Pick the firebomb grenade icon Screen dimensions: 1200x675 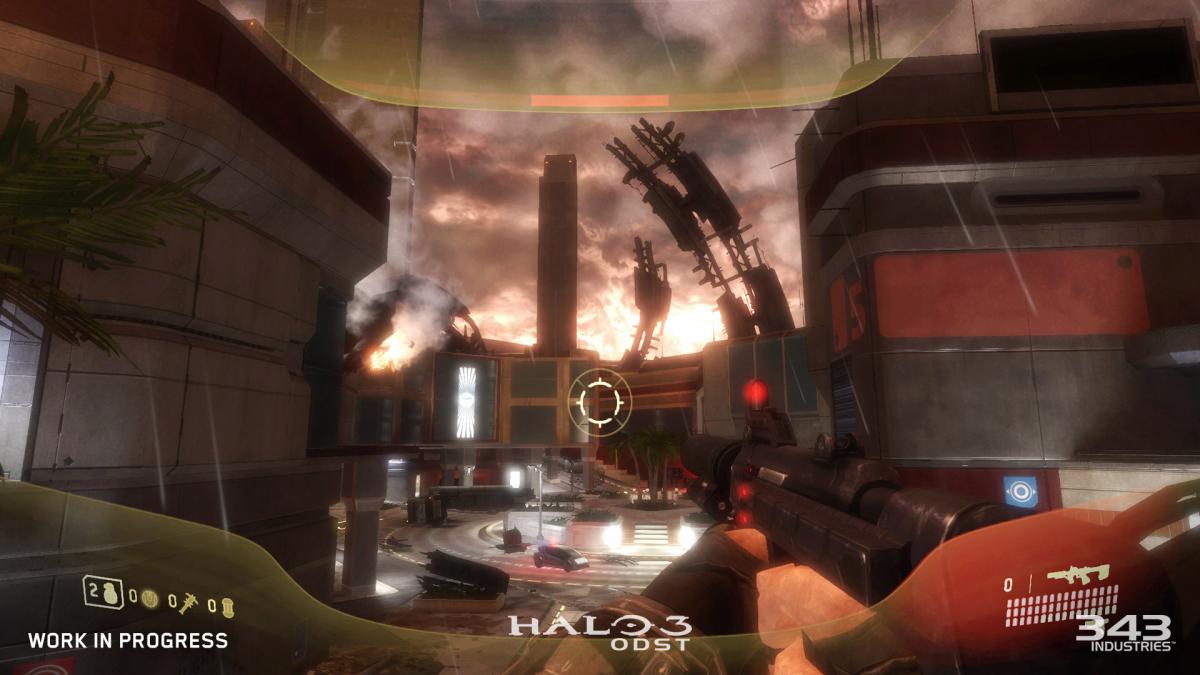point(227,605)
